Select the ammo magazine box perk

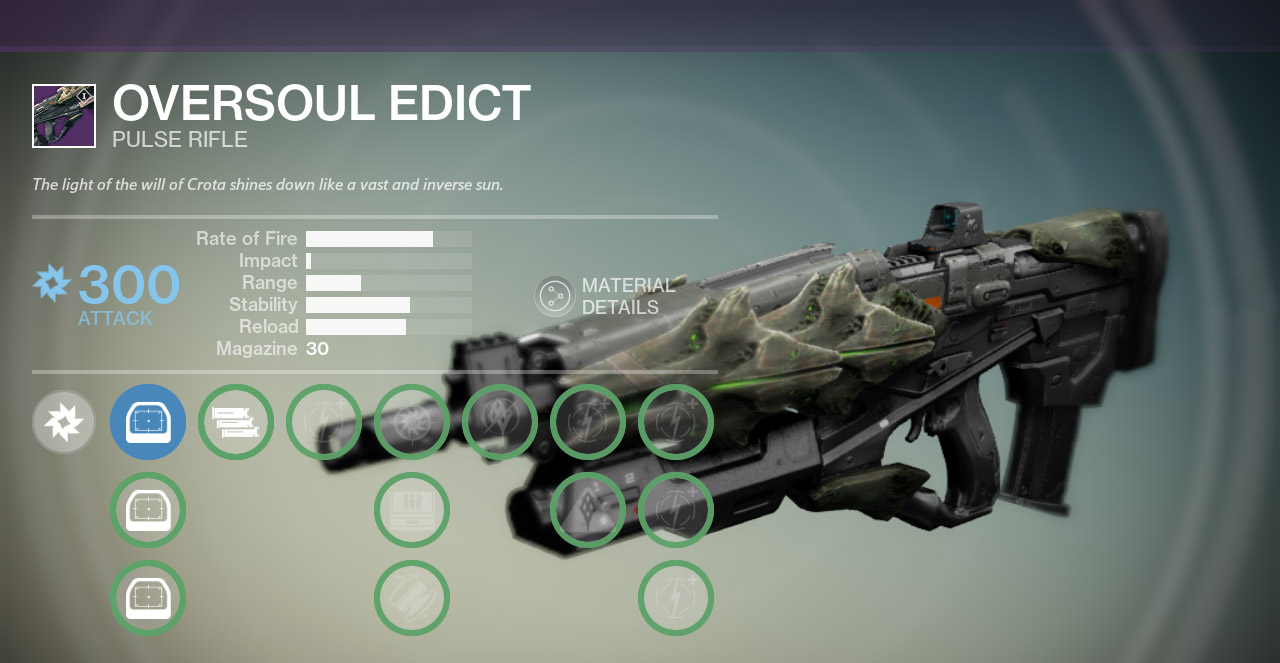tap(412, 510)
